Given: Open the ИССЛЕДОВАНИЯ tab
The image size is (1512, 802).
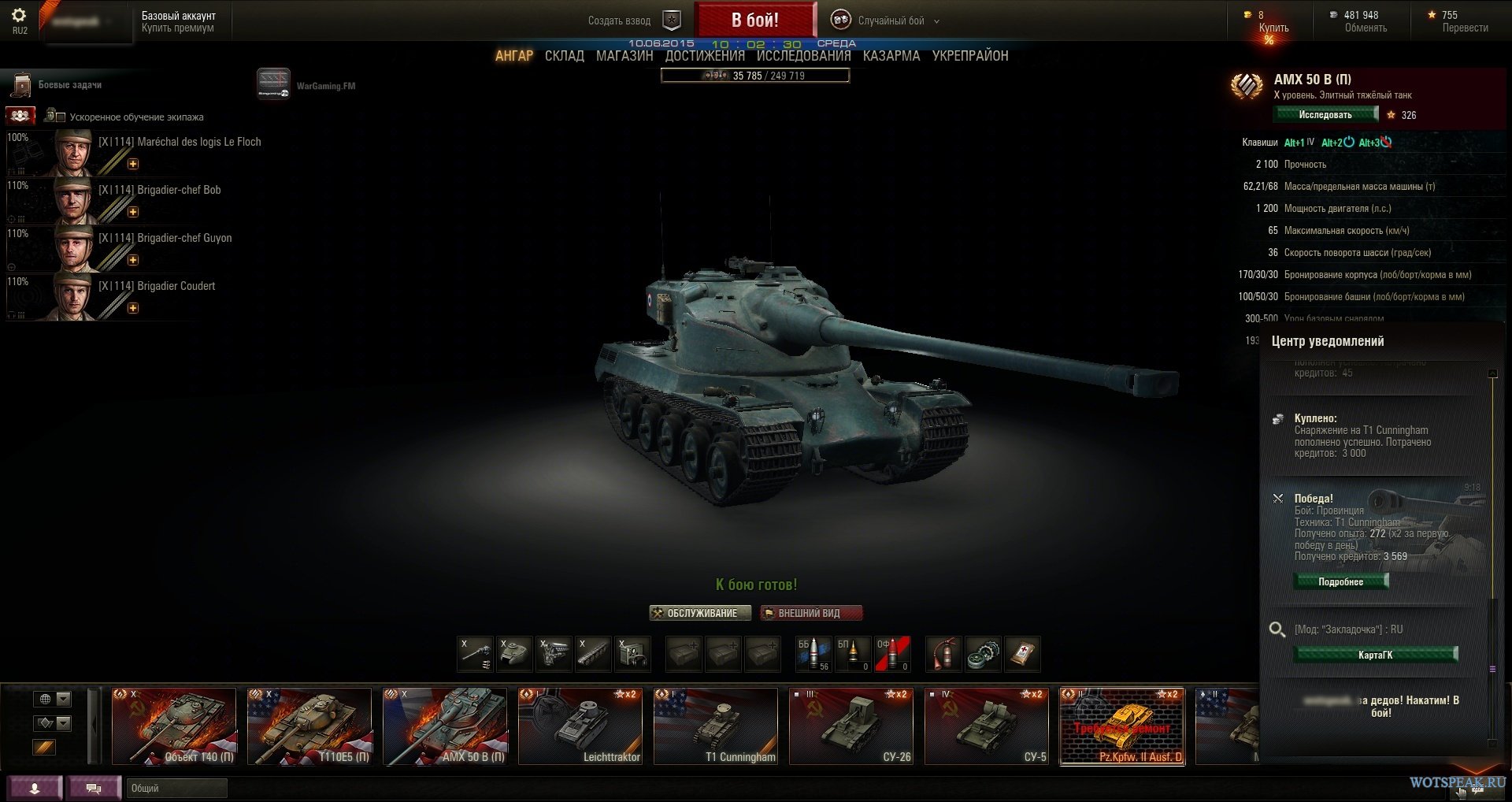Looking at the screenshot, I should pos(803,56).
